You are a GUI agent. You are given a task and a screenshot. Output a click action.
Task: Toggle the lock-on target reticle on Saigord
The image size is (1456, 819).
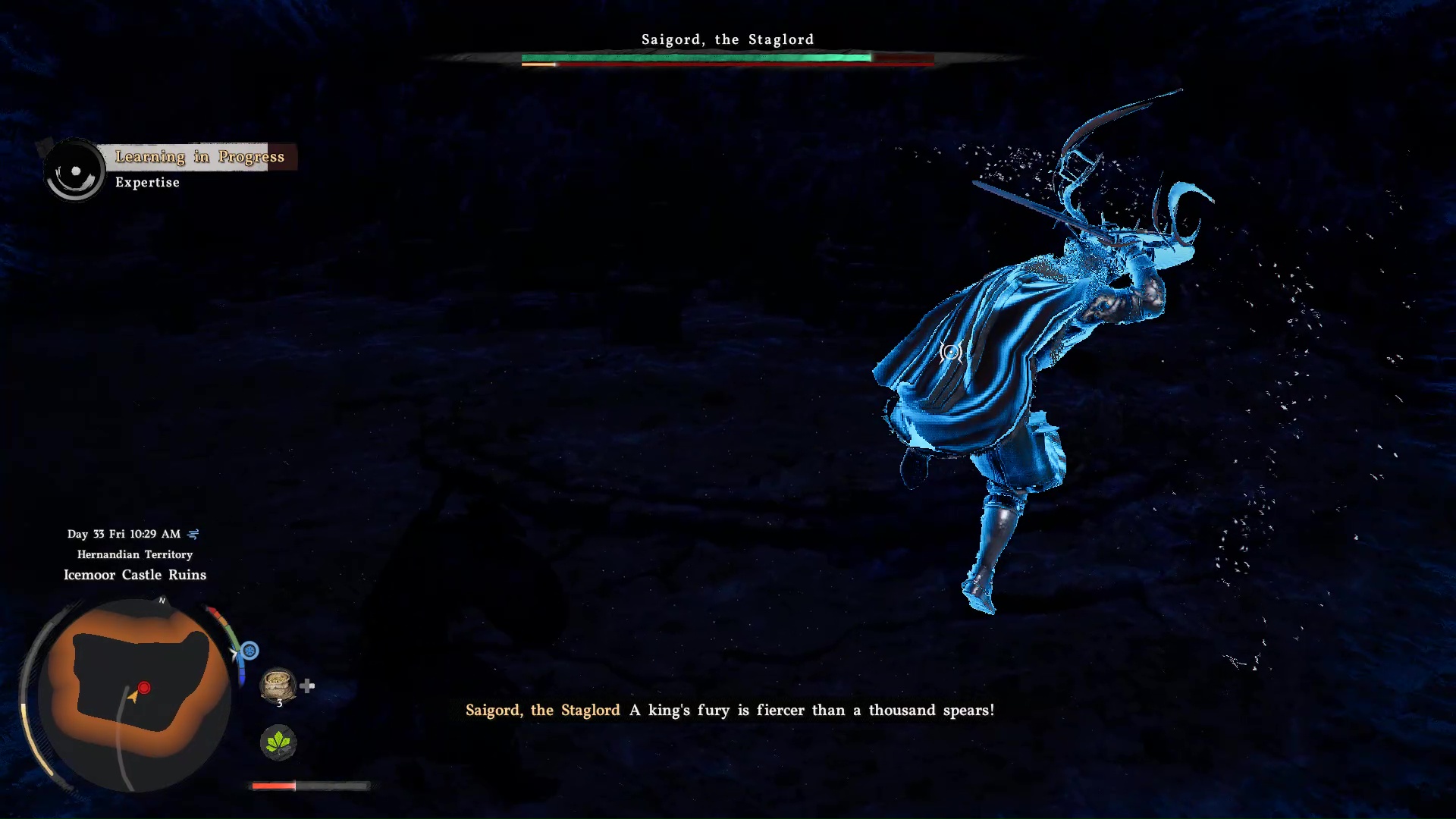pos(949,351)
